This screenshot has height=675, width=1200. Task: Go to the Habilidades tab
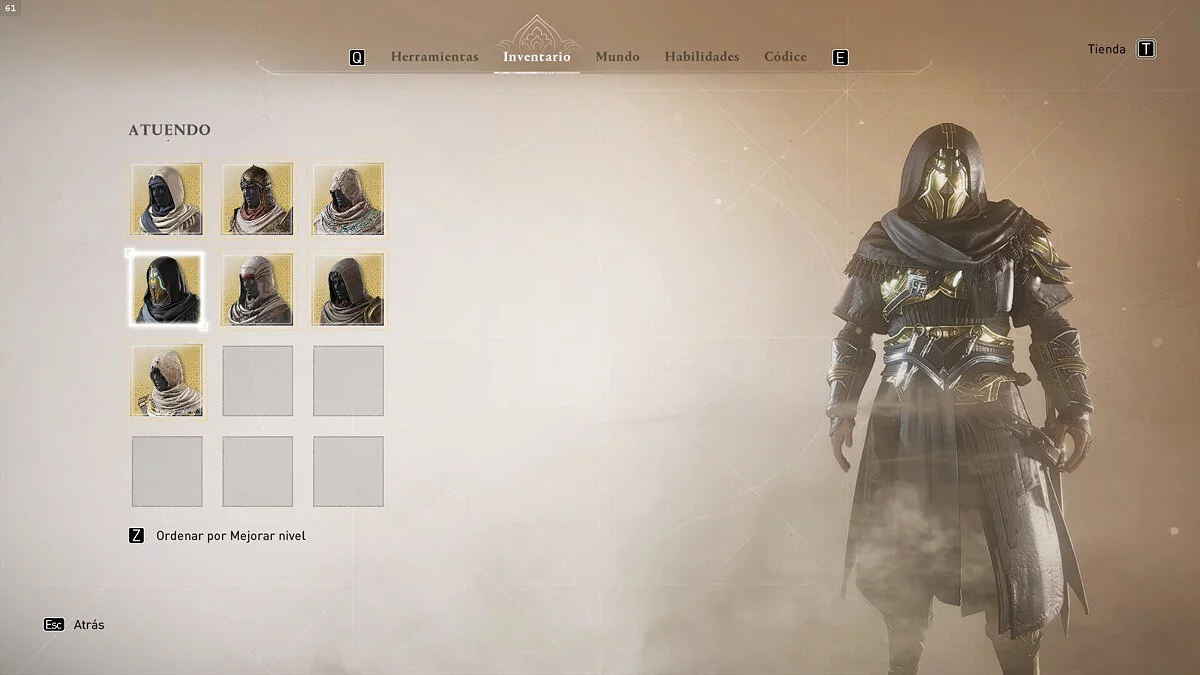(x=701, y=57)
